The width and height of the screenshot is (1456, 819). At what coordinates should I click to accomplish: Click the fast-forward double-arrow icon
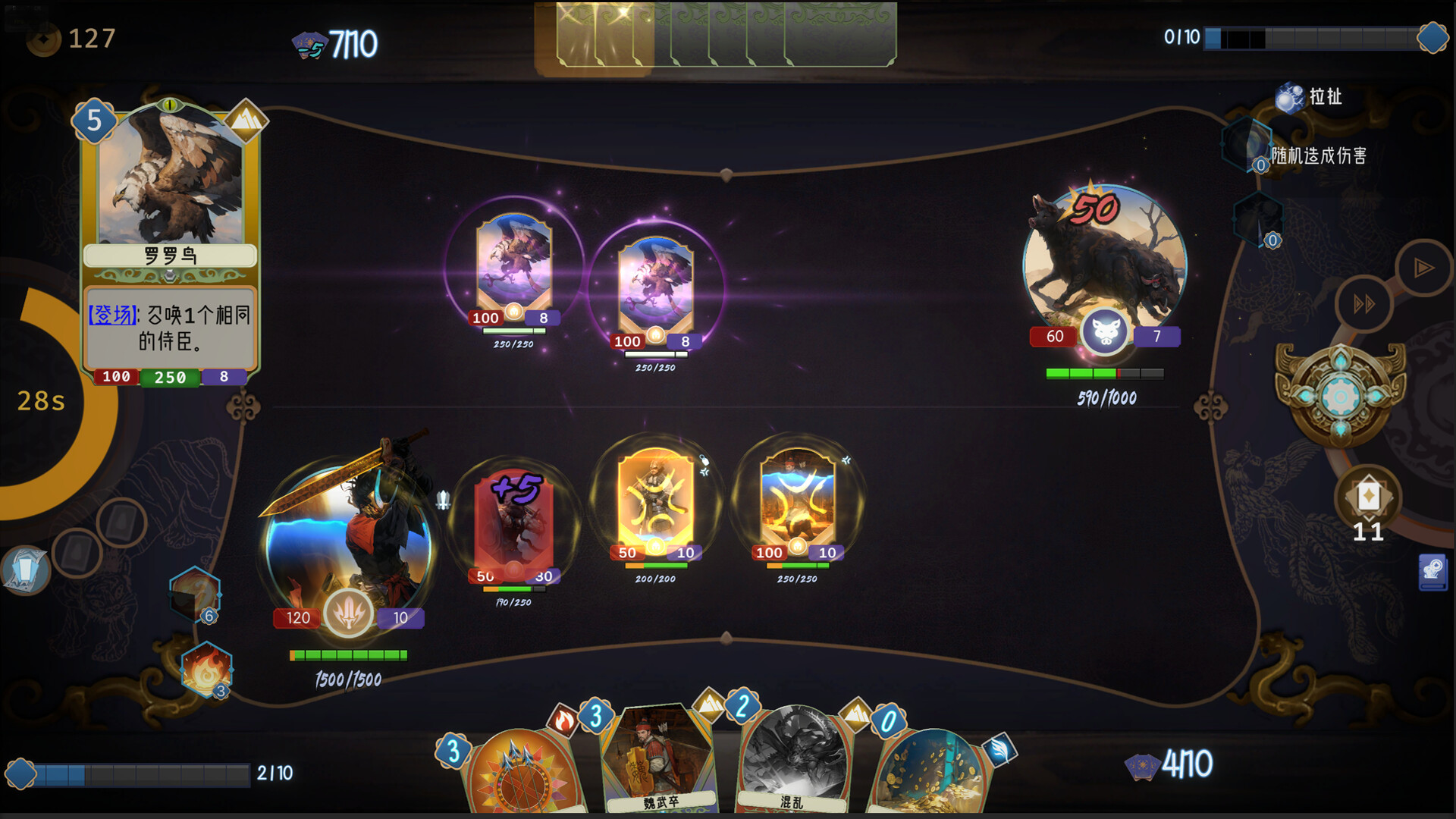[x=1365, y=302]
